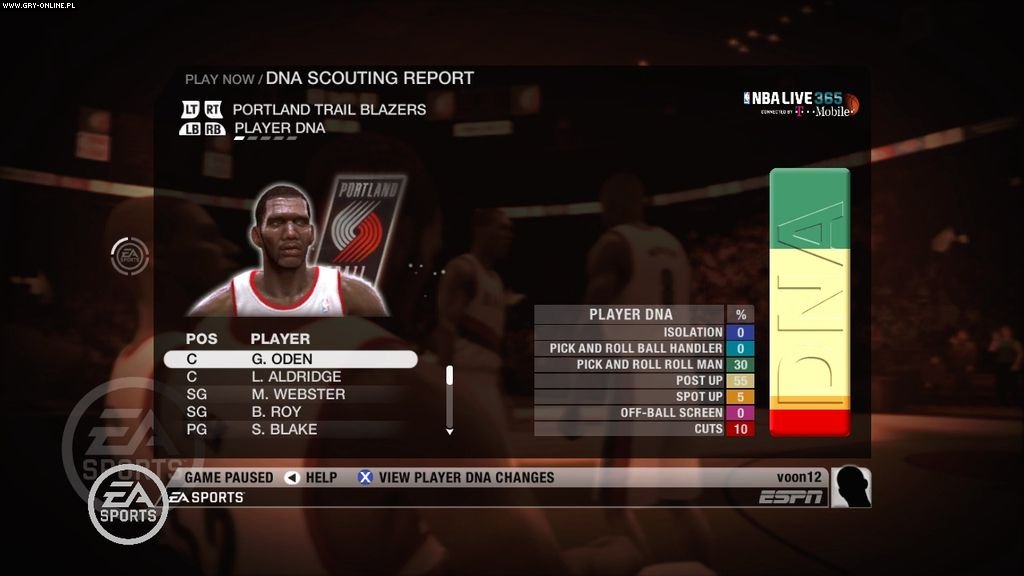Switch team at Portland Trail Blazers selector

tap(328, 109)
